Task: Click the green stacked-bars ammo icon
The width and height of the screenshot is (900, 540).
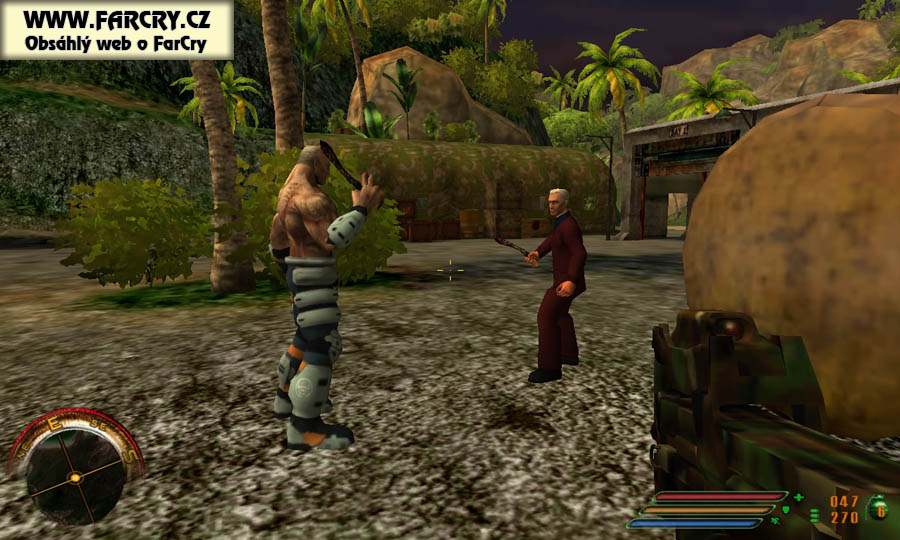Action: [814, 515]
